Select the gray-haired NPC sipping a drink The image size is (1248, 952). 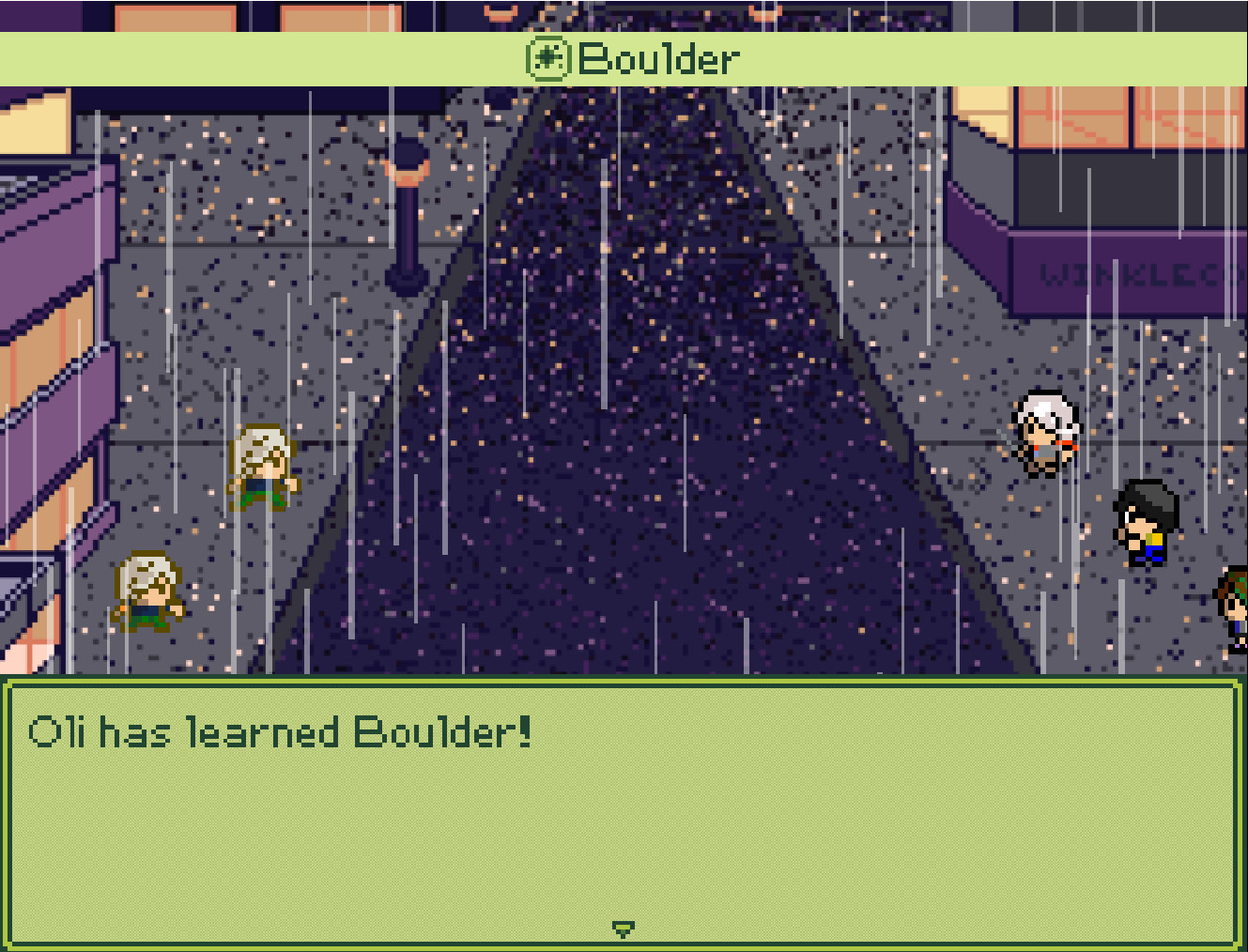point(1044,432)
